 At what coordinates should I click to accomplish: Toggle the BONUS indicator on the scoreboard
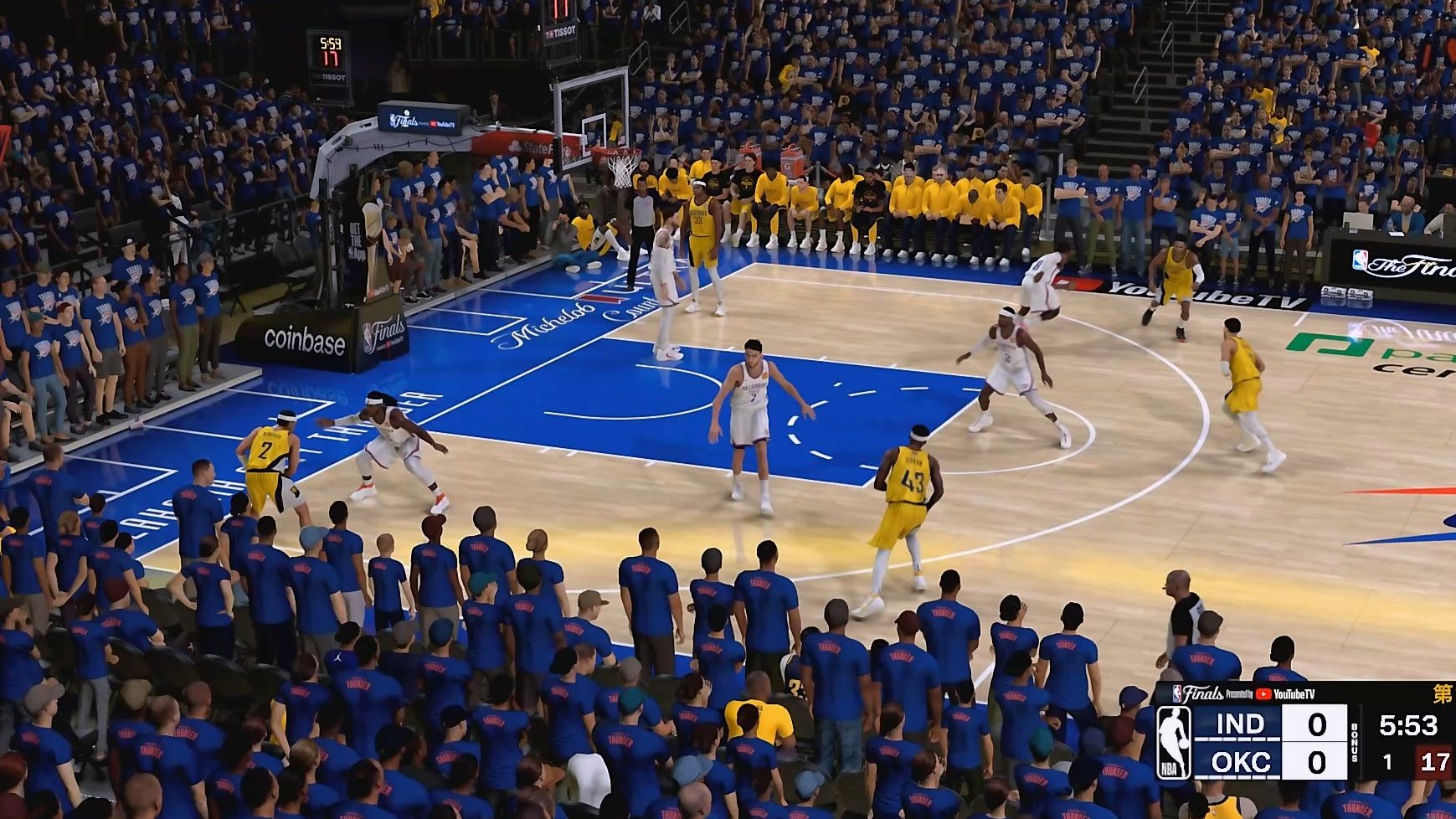tap(1354, 744)
